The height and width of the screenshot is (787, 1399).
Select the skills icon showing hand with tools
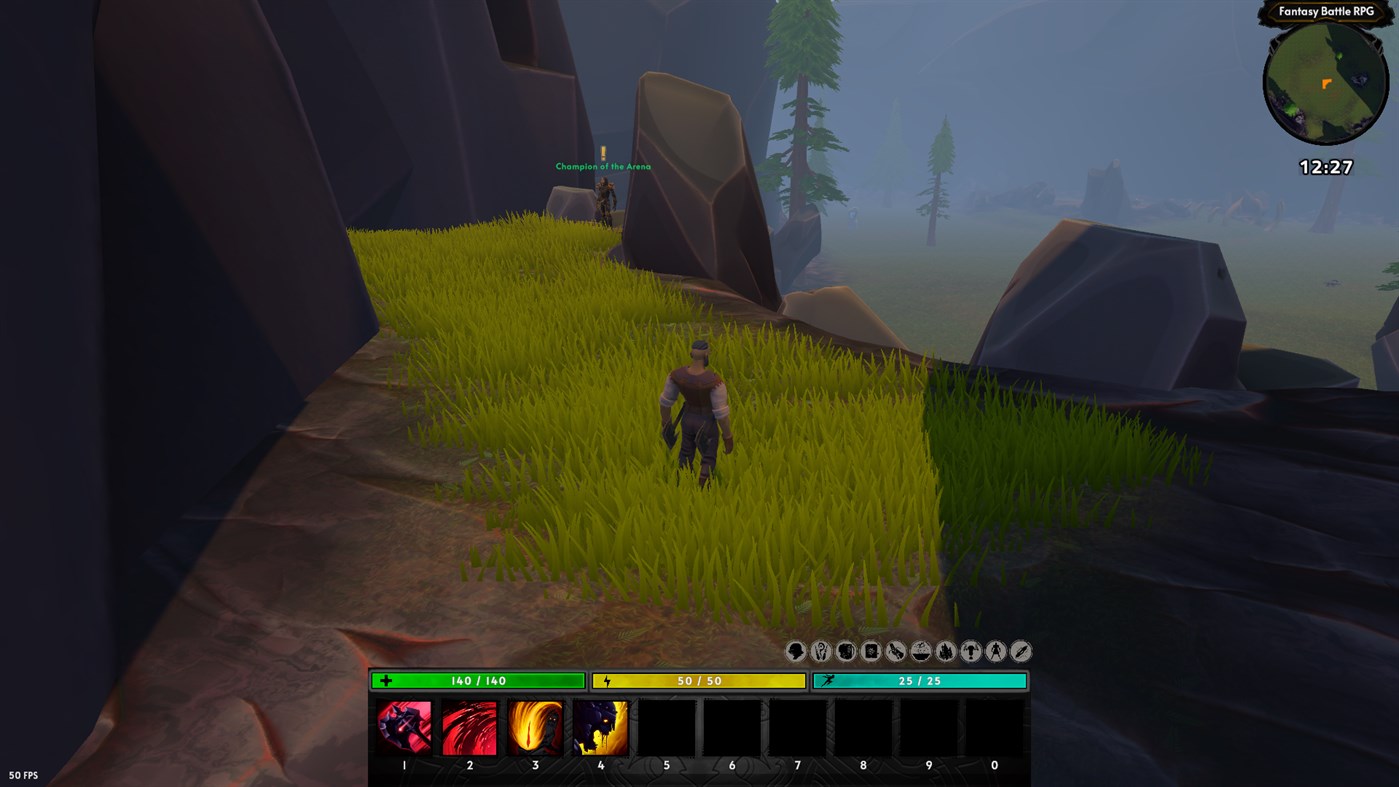(x=820, y=651)
